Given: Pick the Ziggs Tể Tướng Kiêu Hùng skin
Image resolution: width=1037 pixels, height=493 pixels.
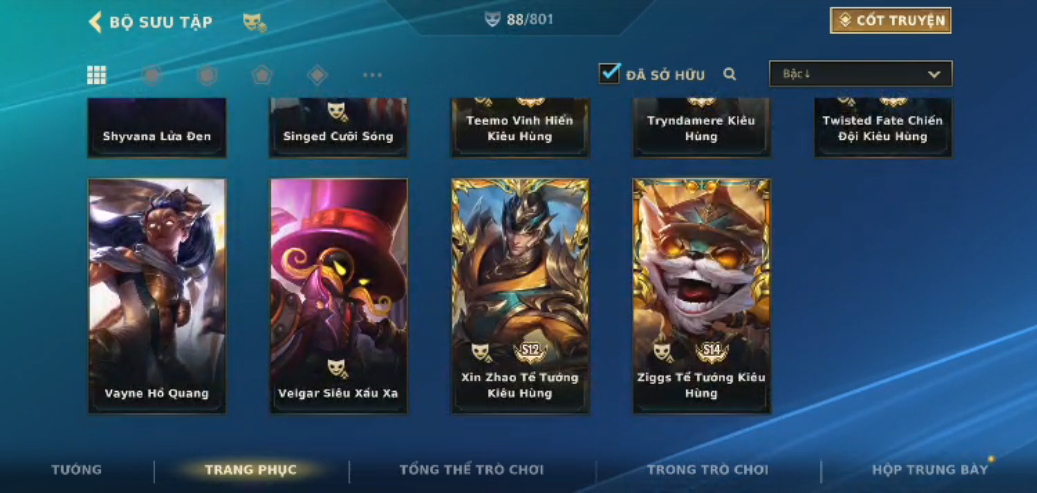Looking at the screenshot, I should [x=702, y=296].
